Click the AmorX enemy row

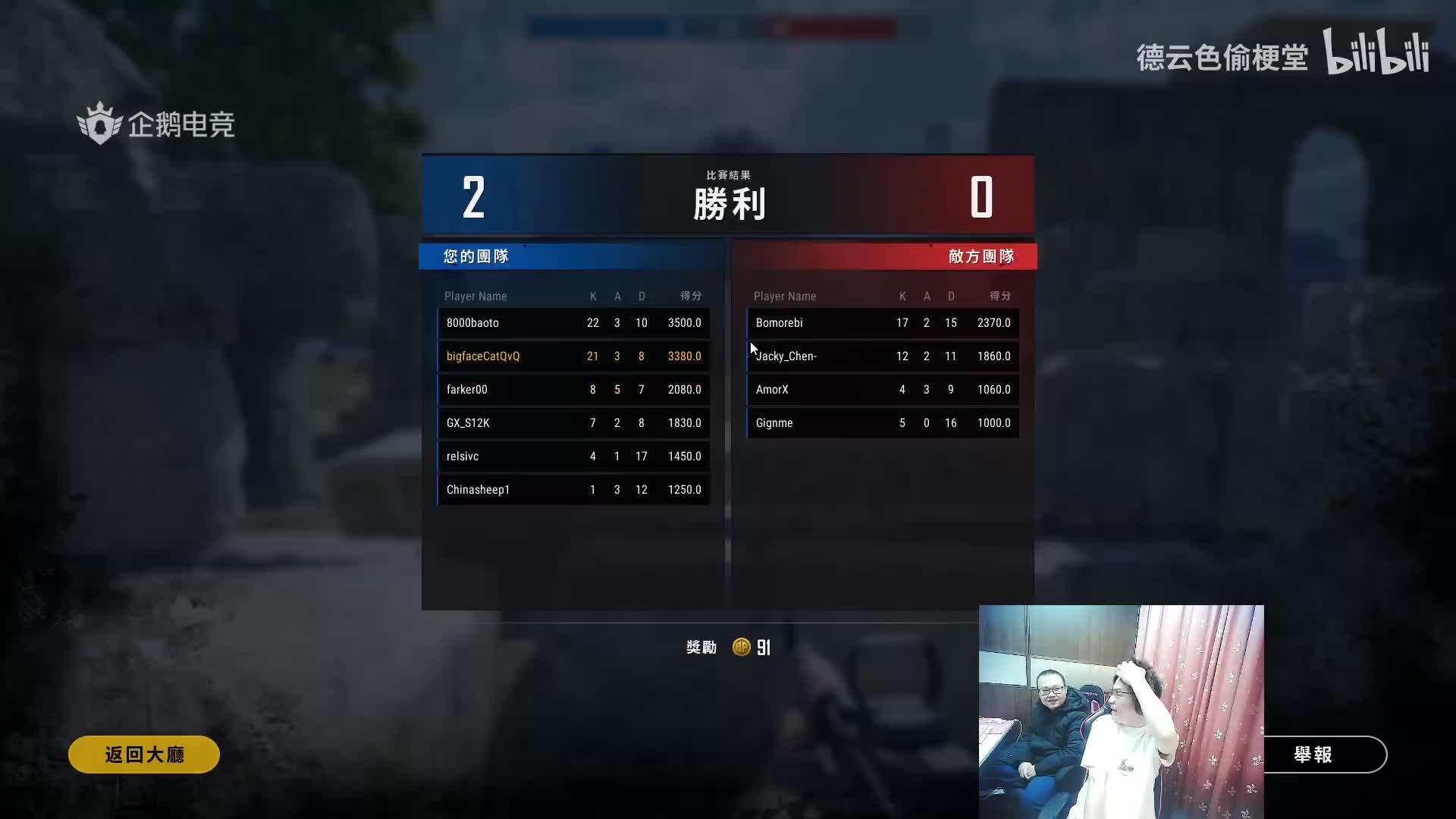coord(883,390)
